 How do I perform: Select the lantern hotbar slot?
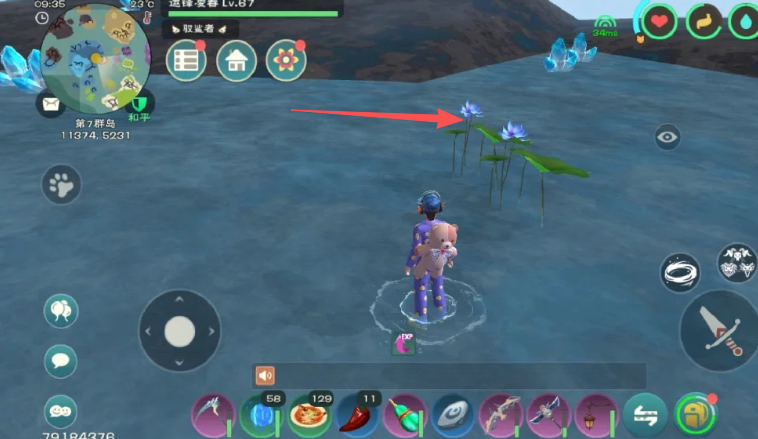[596, 413]
